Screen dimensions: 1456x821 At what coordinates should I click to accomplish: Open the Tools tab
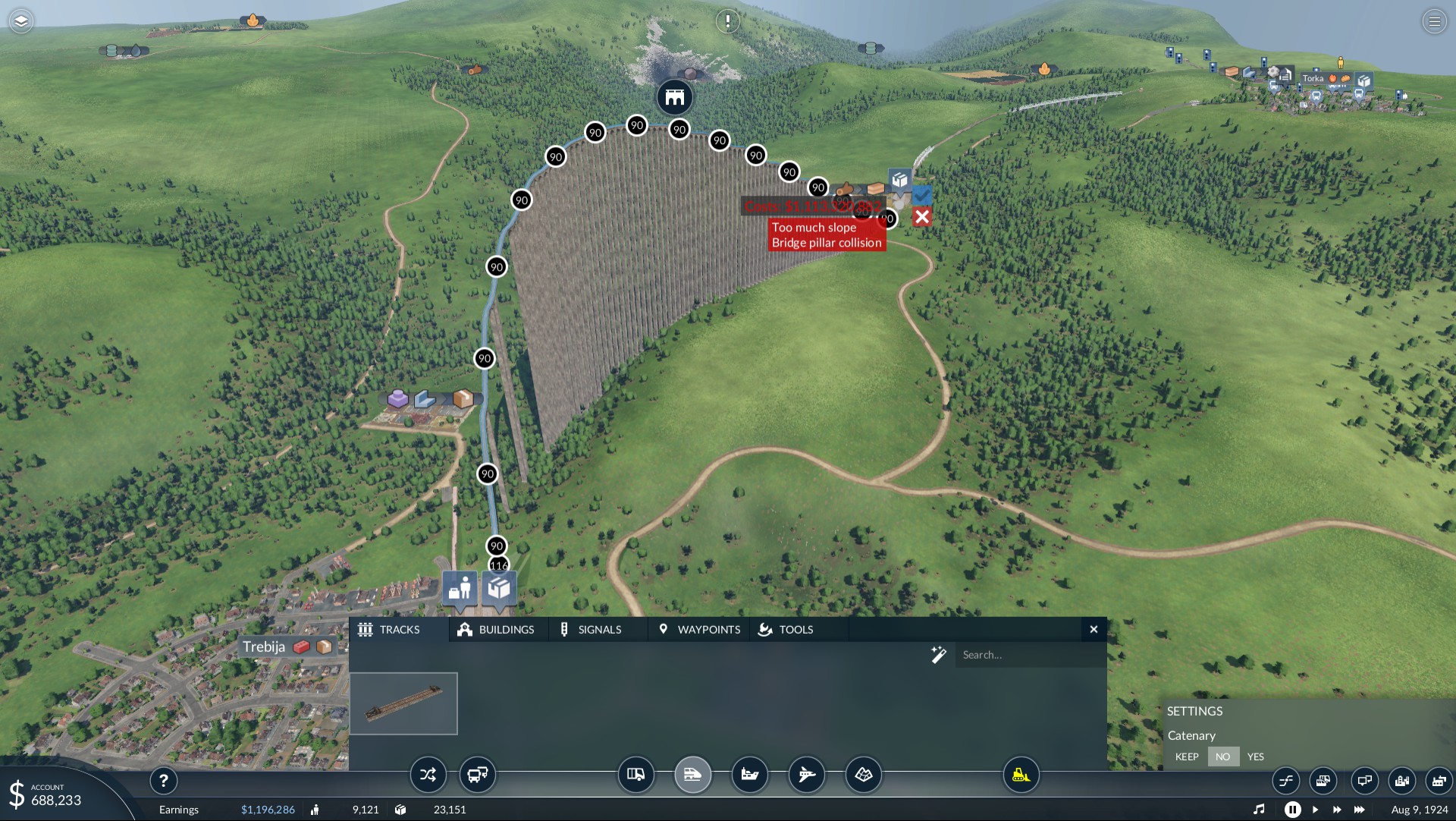(786, 630)
